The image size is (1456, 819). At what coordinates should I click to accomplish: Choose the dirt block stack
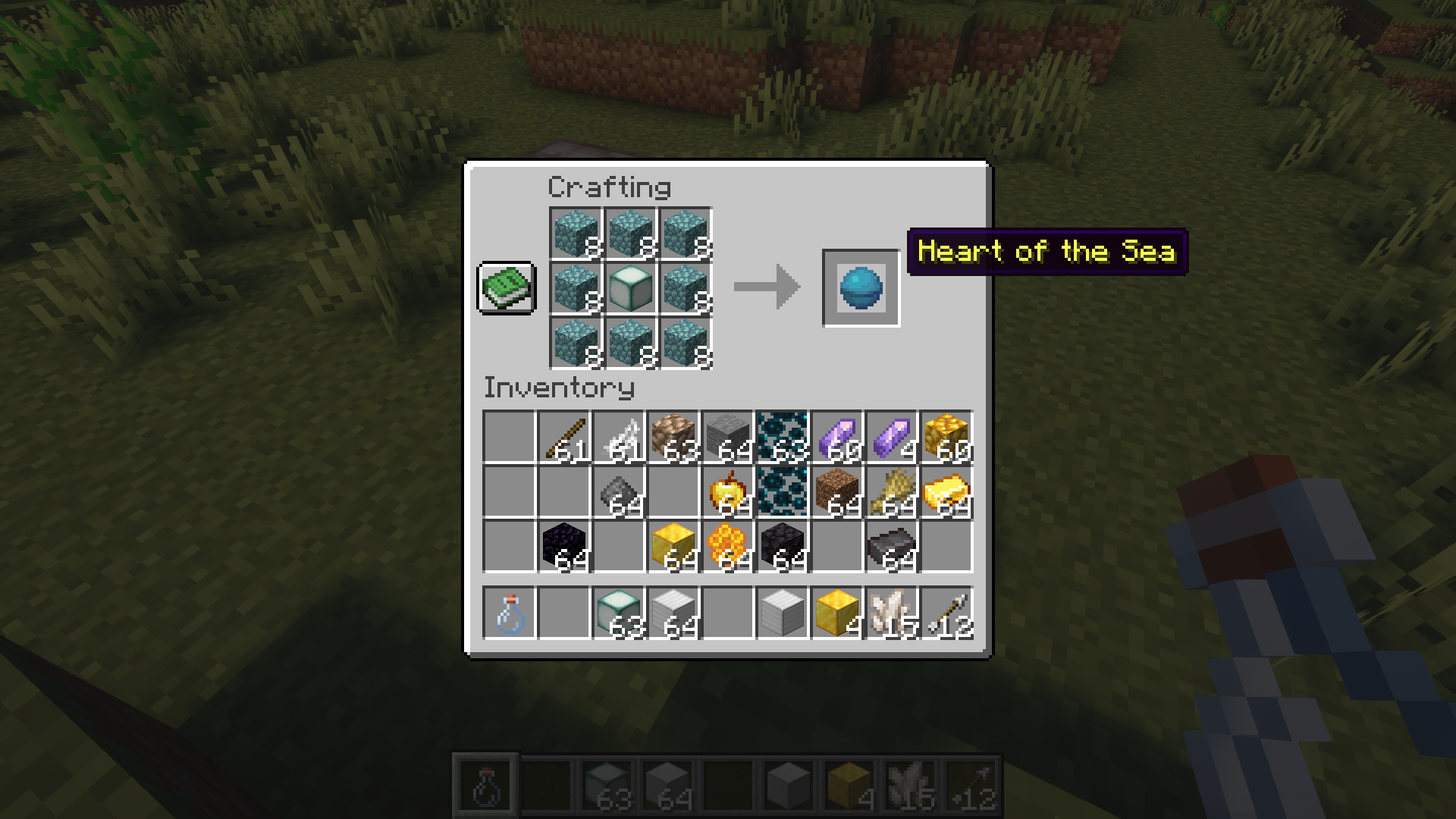(837, 492)
